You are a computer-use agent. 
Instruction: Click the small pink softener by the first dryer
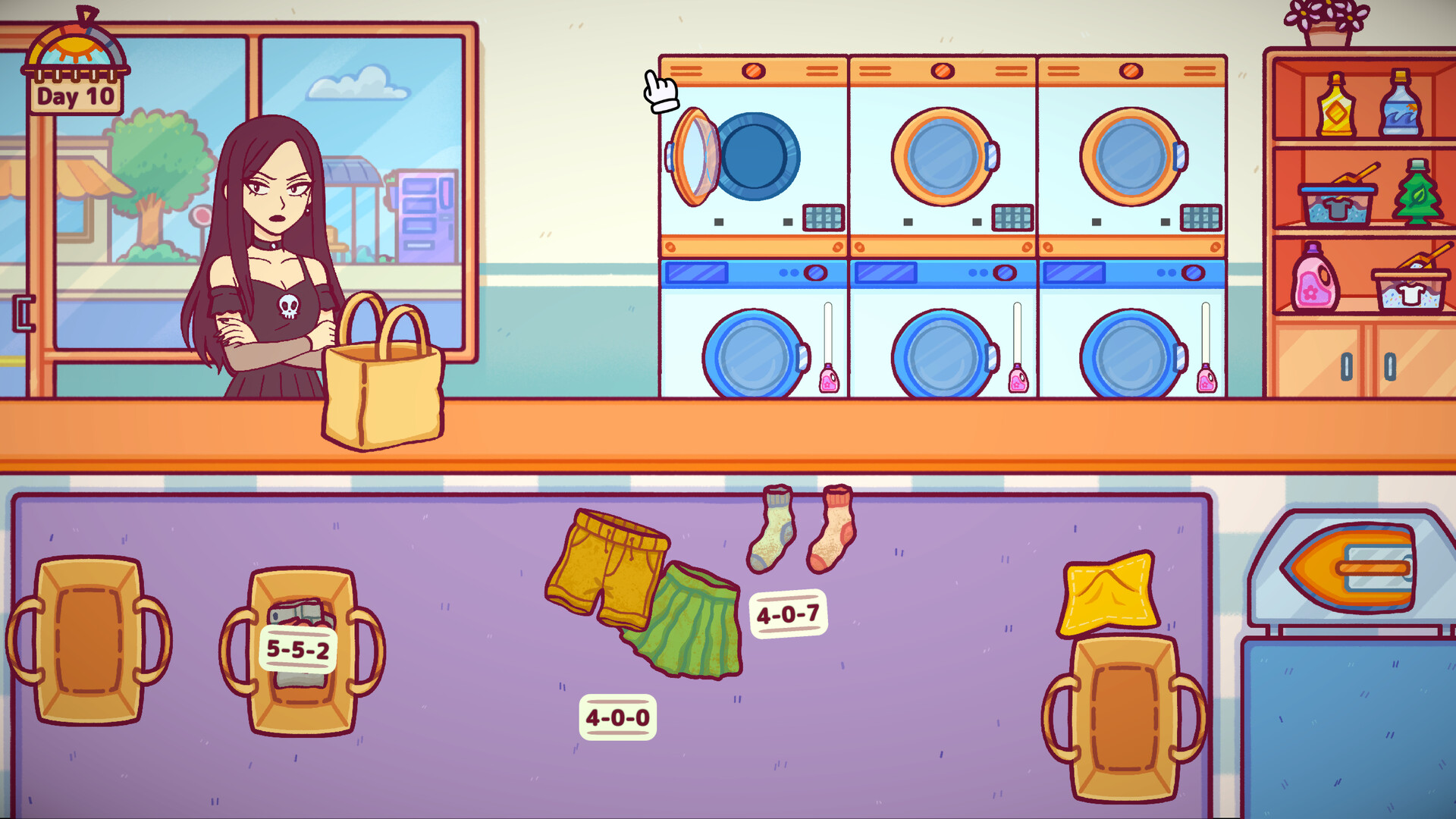pos(828,379)
